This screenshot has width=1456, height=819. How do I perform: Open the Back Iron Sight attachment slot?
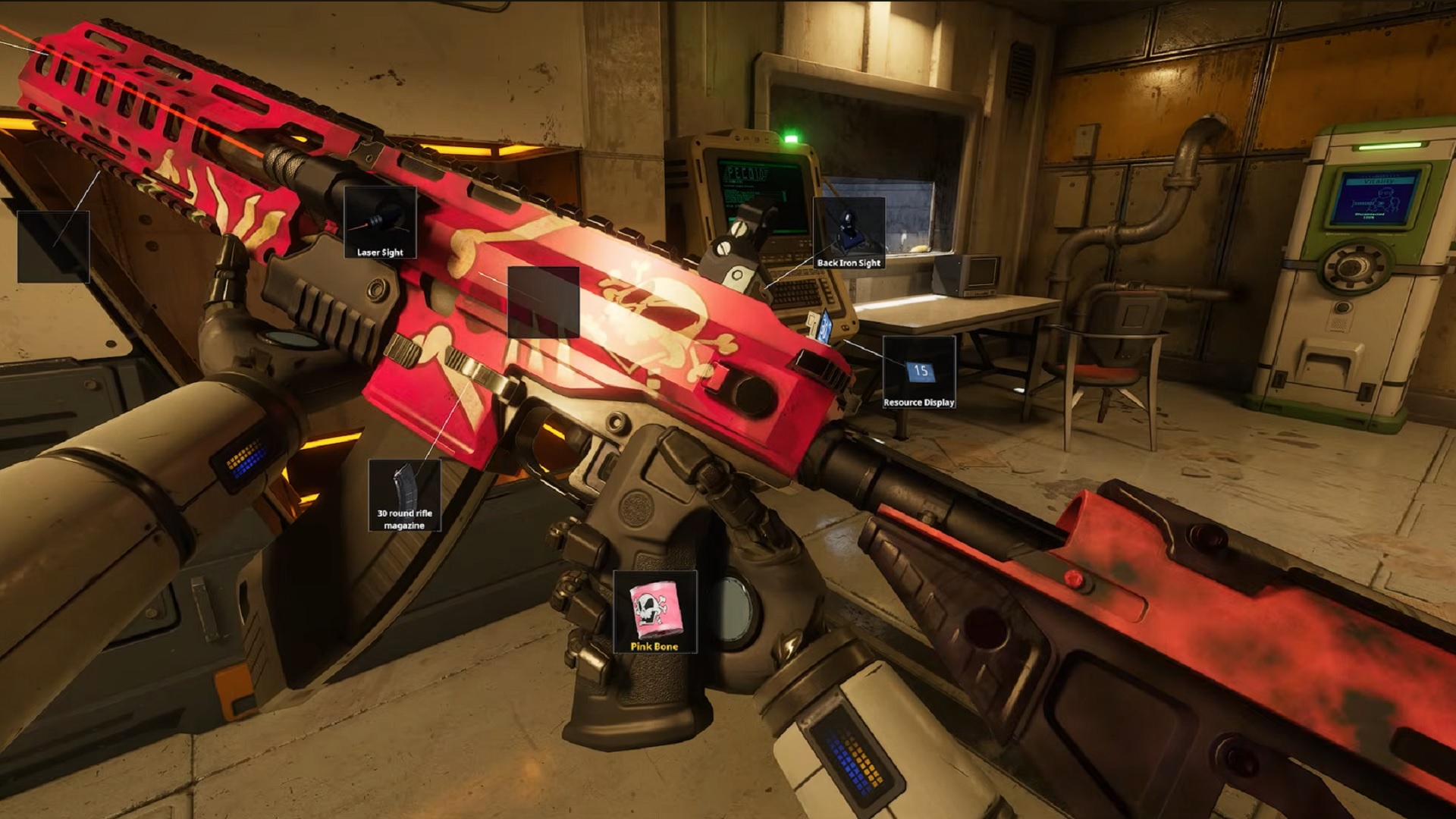coord(849,234)
